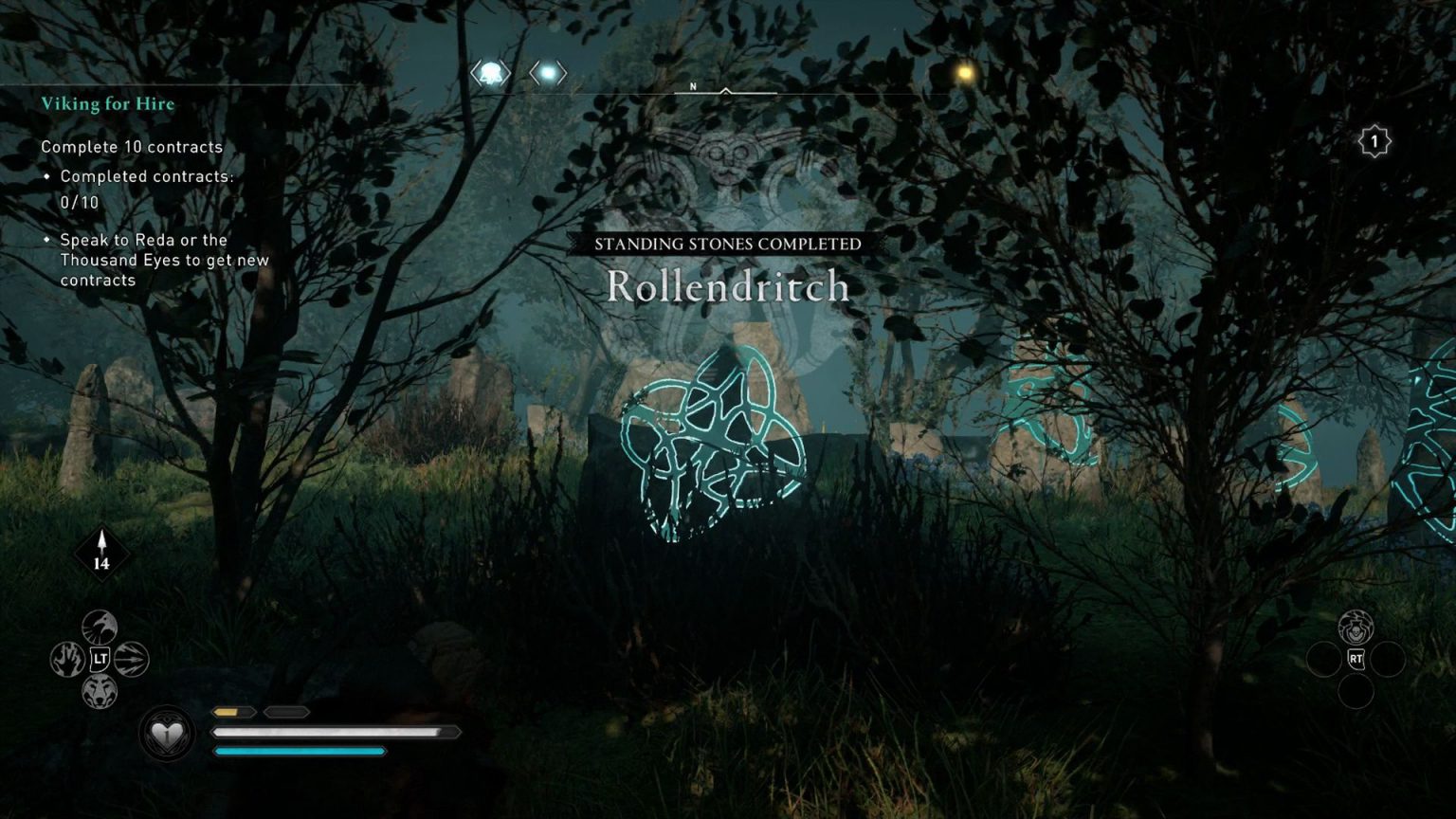Select the poison flask icon above RT
Screen dimensions: 1456x819
(1356, 627)
